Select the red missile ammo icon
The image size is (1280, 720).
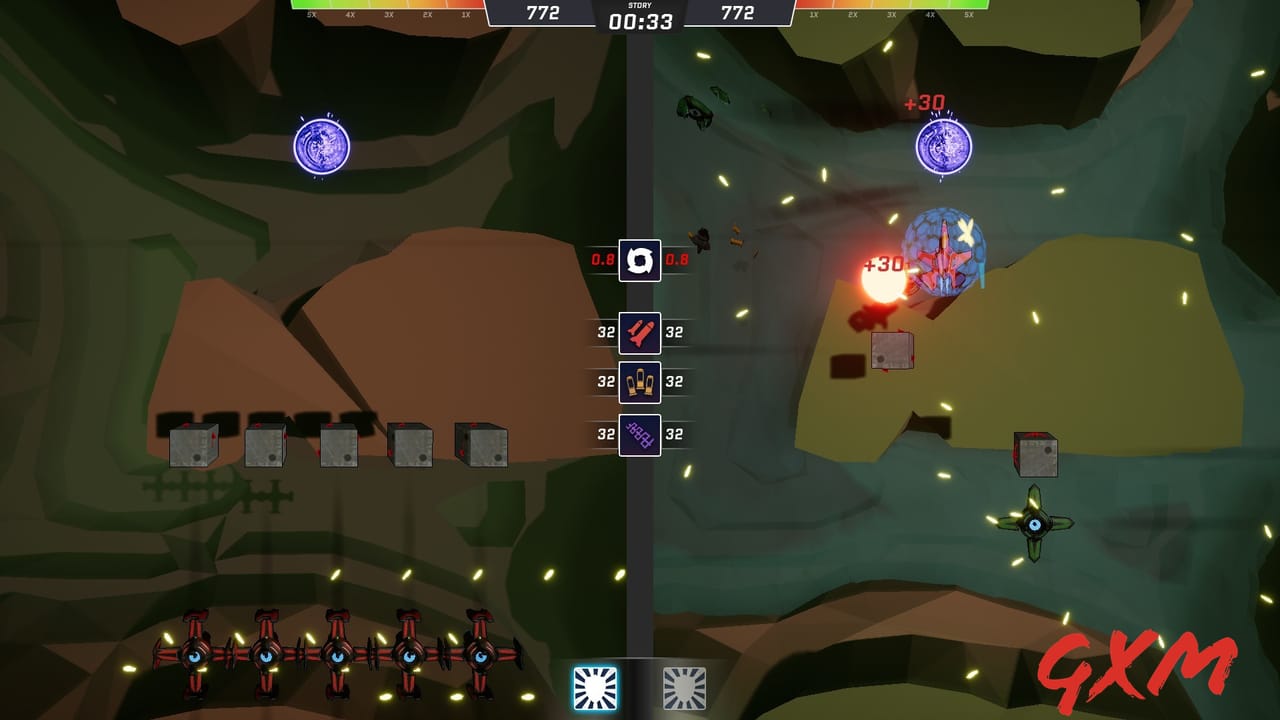640,333
